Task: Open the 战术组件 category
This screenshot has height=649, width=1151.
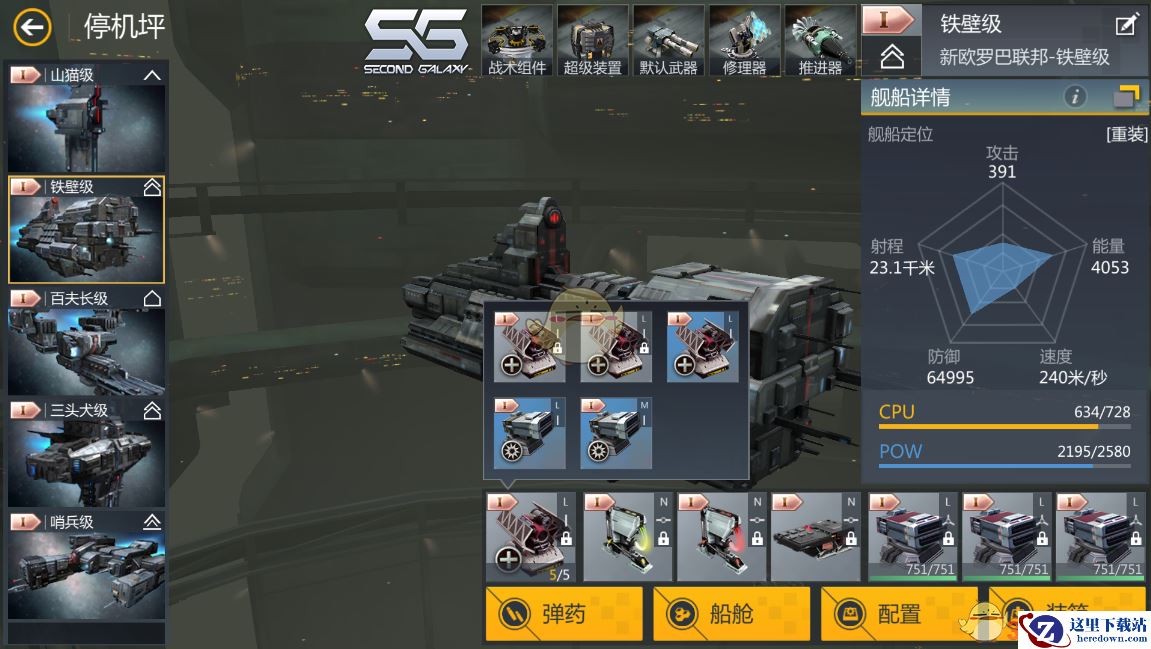Action: (517, 42)
